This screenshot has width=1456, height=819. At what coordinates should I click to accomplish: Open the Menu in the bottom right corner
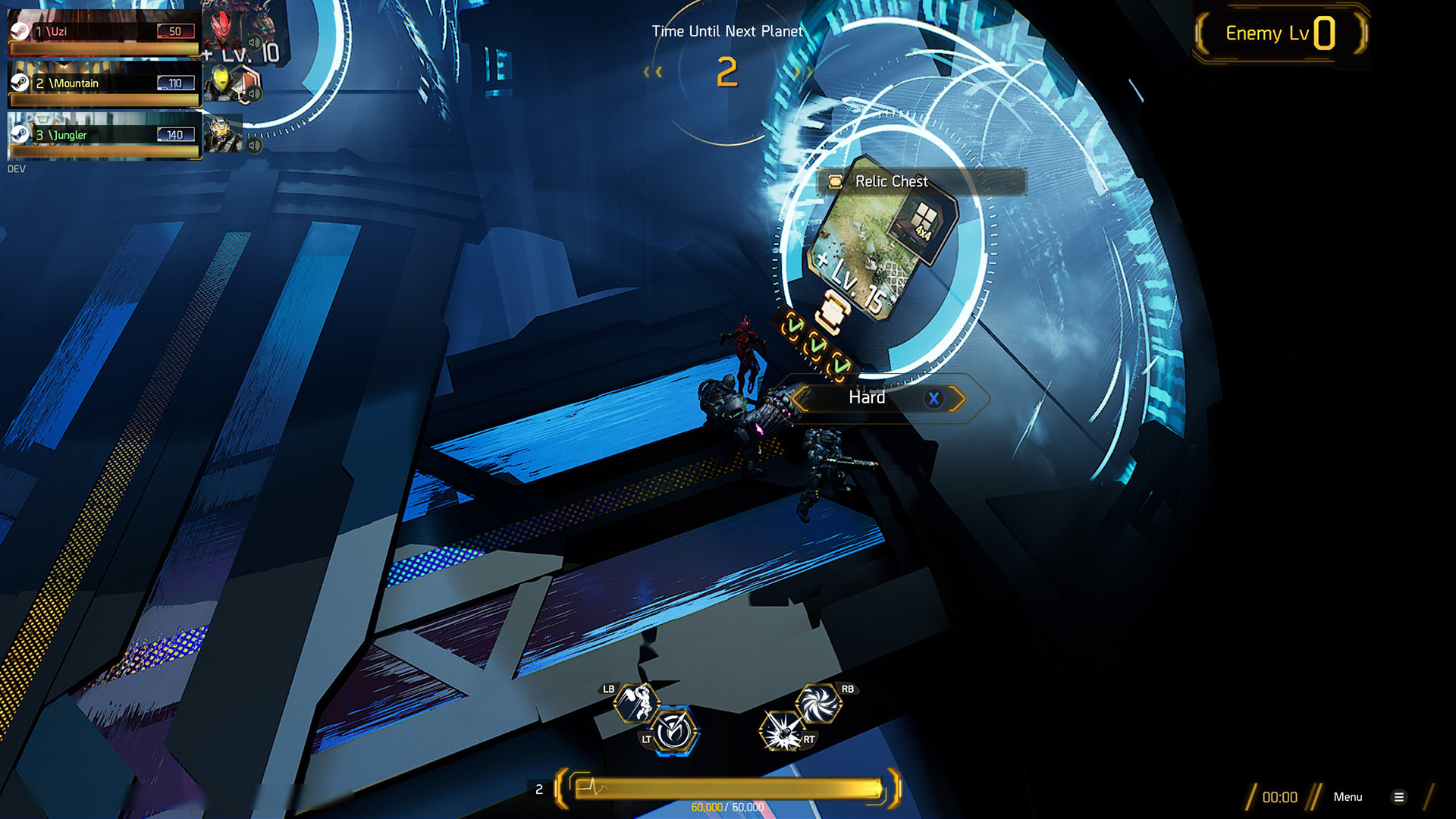tap(1348, 797)
